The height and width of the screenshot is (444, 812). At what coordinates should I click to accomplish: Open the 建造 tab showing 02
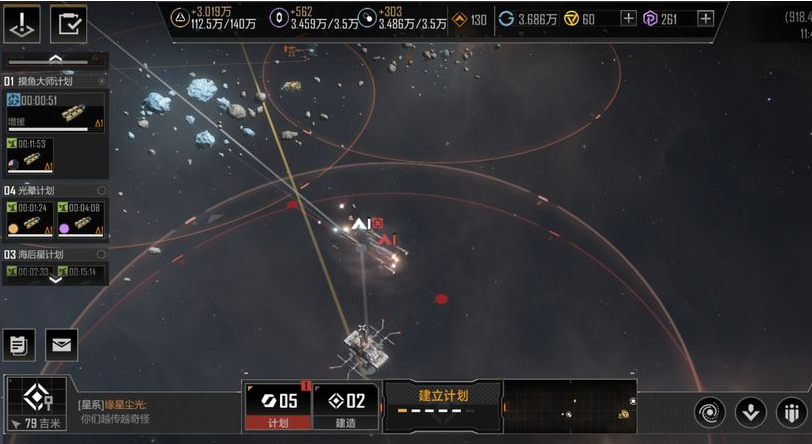347,406
